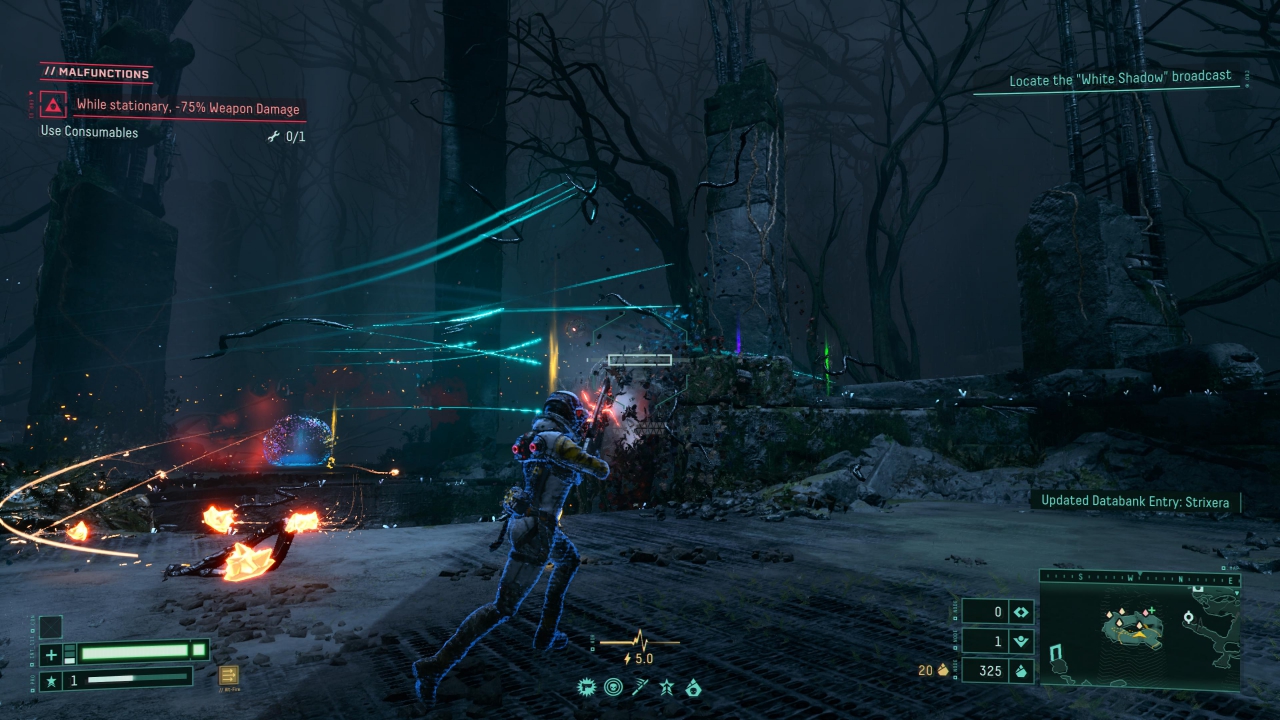The height and width of the screenshot is (720, 1280).
Task: Select the skull pentagon perk icon
Action: (692, 687)
